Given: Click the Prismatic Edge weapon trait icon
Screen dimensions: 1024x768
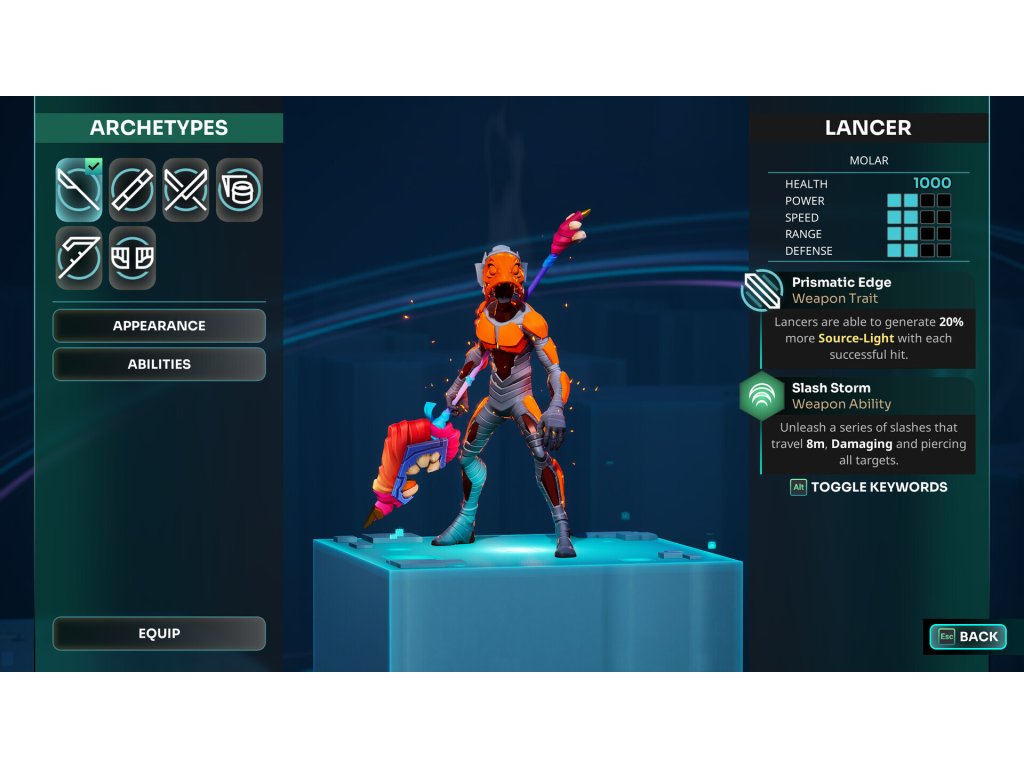Looking at the screenshot, I should [762, 291].
